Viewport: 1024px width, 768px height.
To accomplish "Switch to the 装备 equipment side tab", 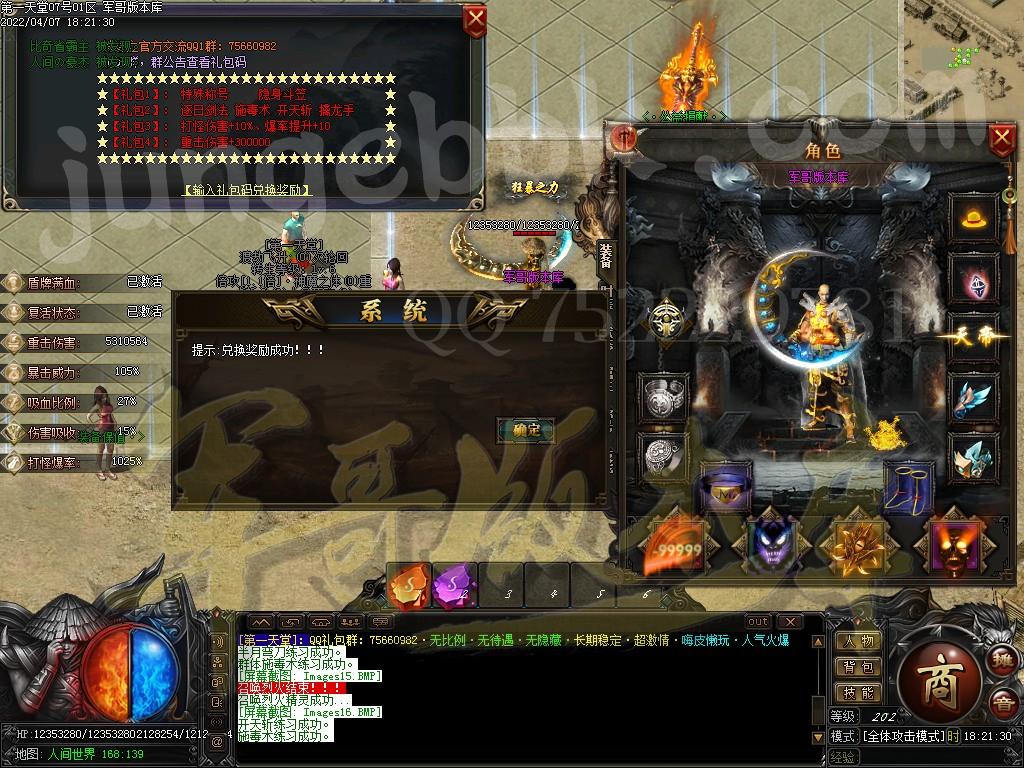I will 606,258.
